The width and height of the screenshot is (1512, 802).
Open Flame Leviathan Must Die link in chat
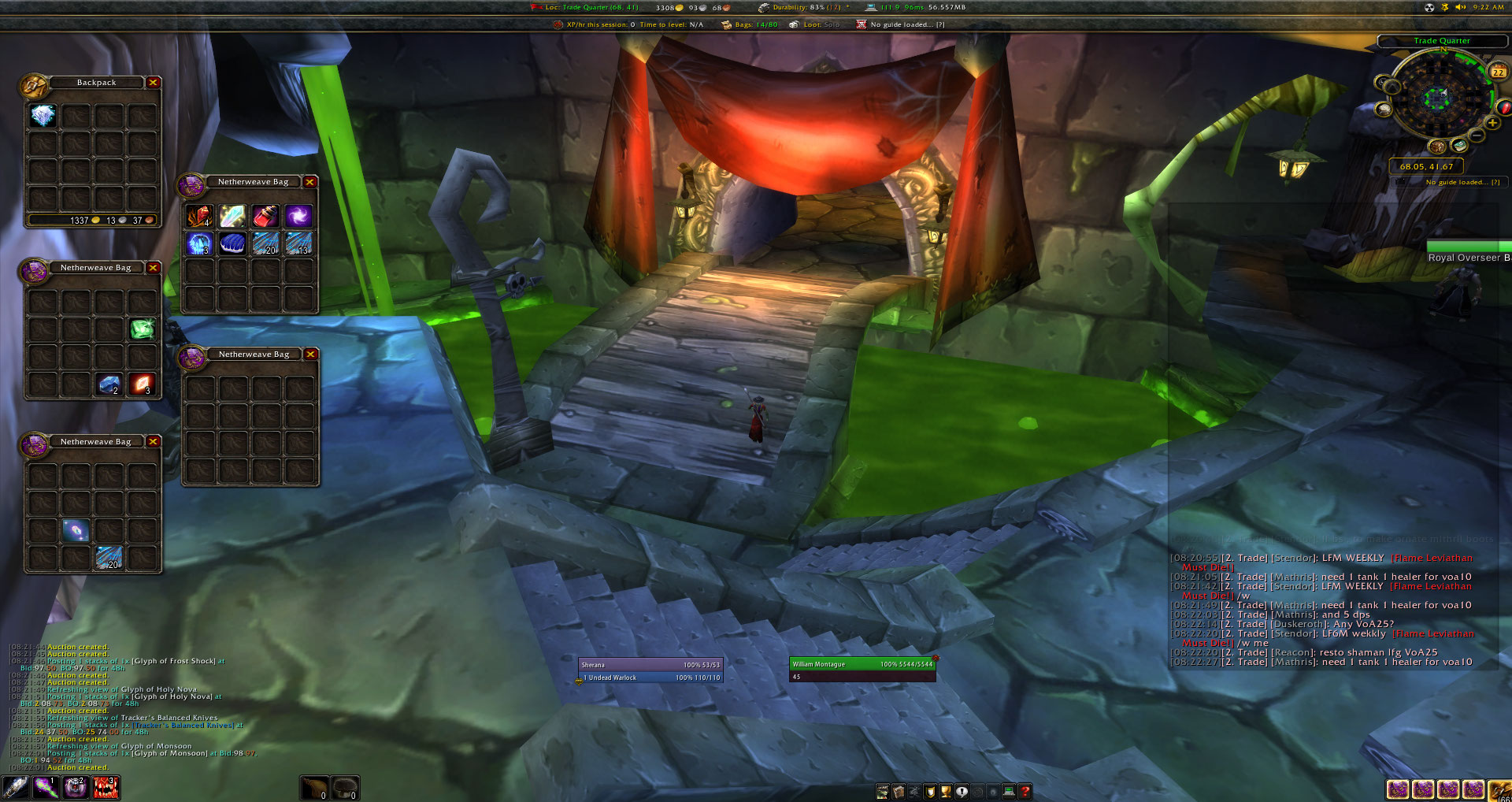tap(1431, 559)
